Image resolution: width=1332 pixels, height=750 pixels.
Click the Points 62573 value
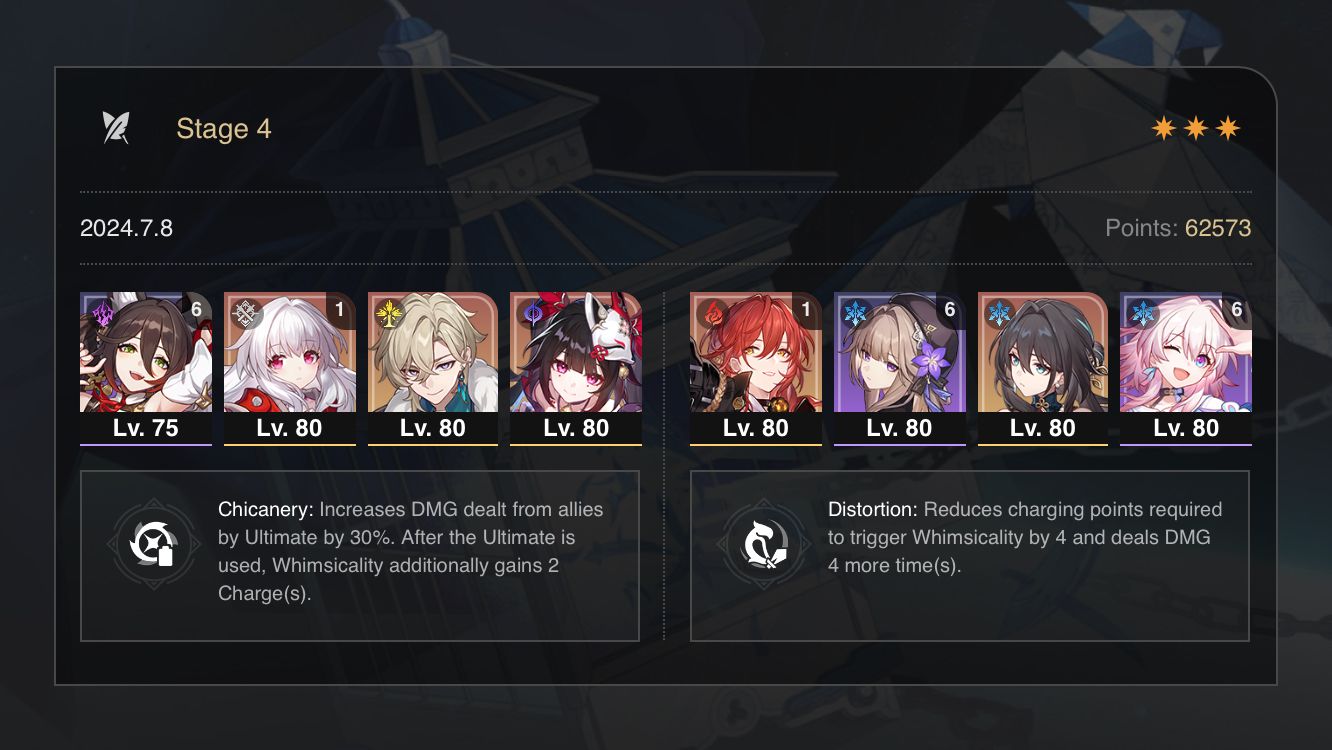click(1218, 228)
